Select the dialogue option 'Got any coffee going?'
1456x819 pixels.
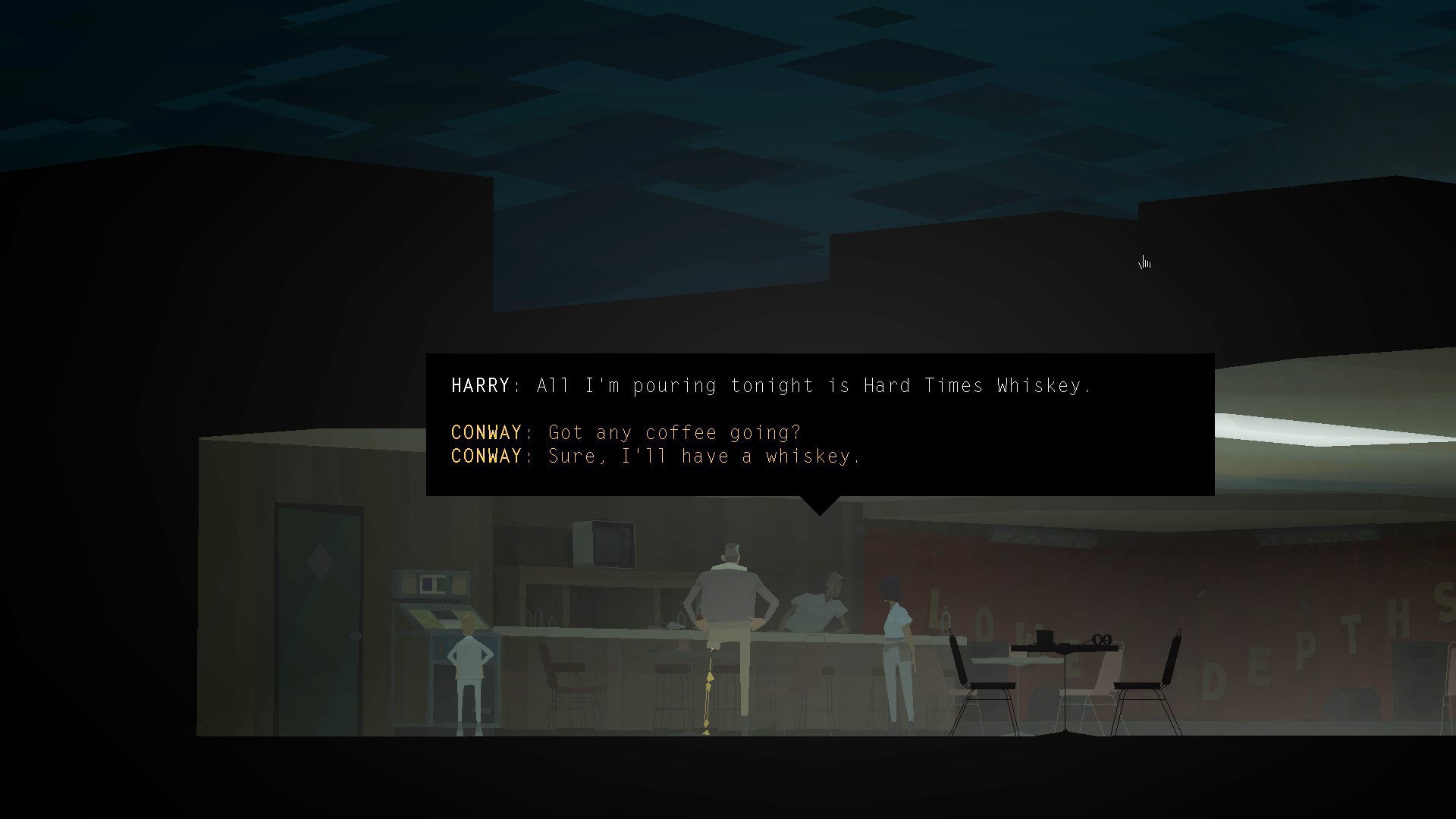[x=673, y=432]
